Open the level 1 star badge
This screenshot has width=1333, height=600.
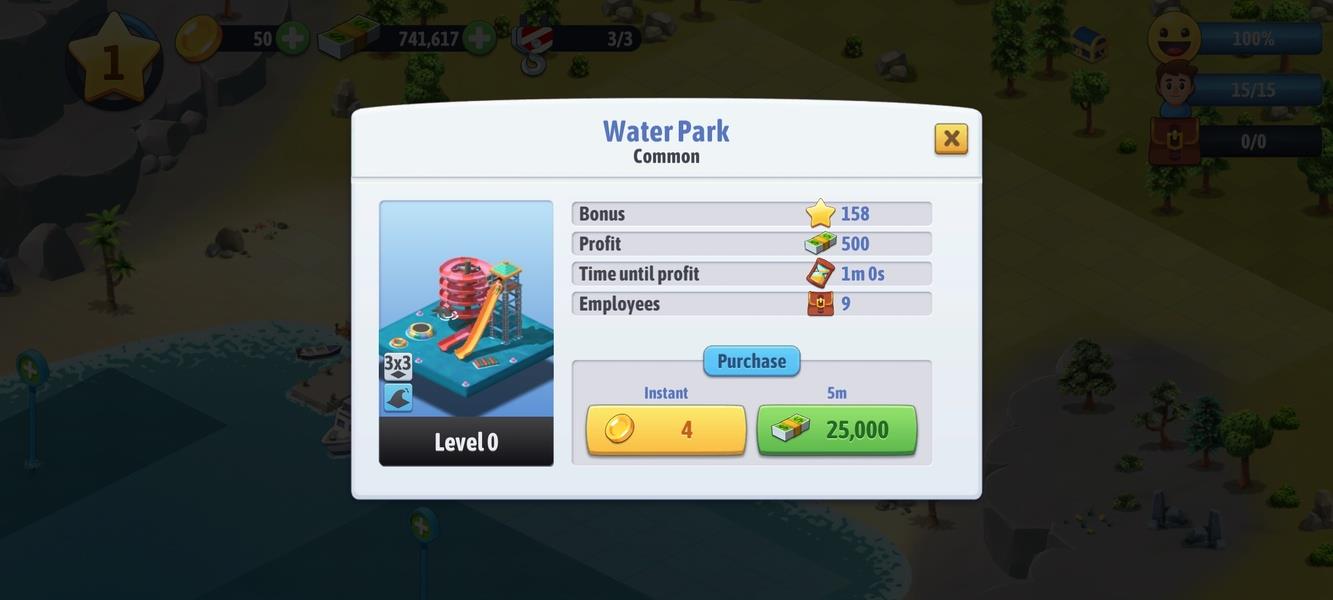click(x=113, y=60)
